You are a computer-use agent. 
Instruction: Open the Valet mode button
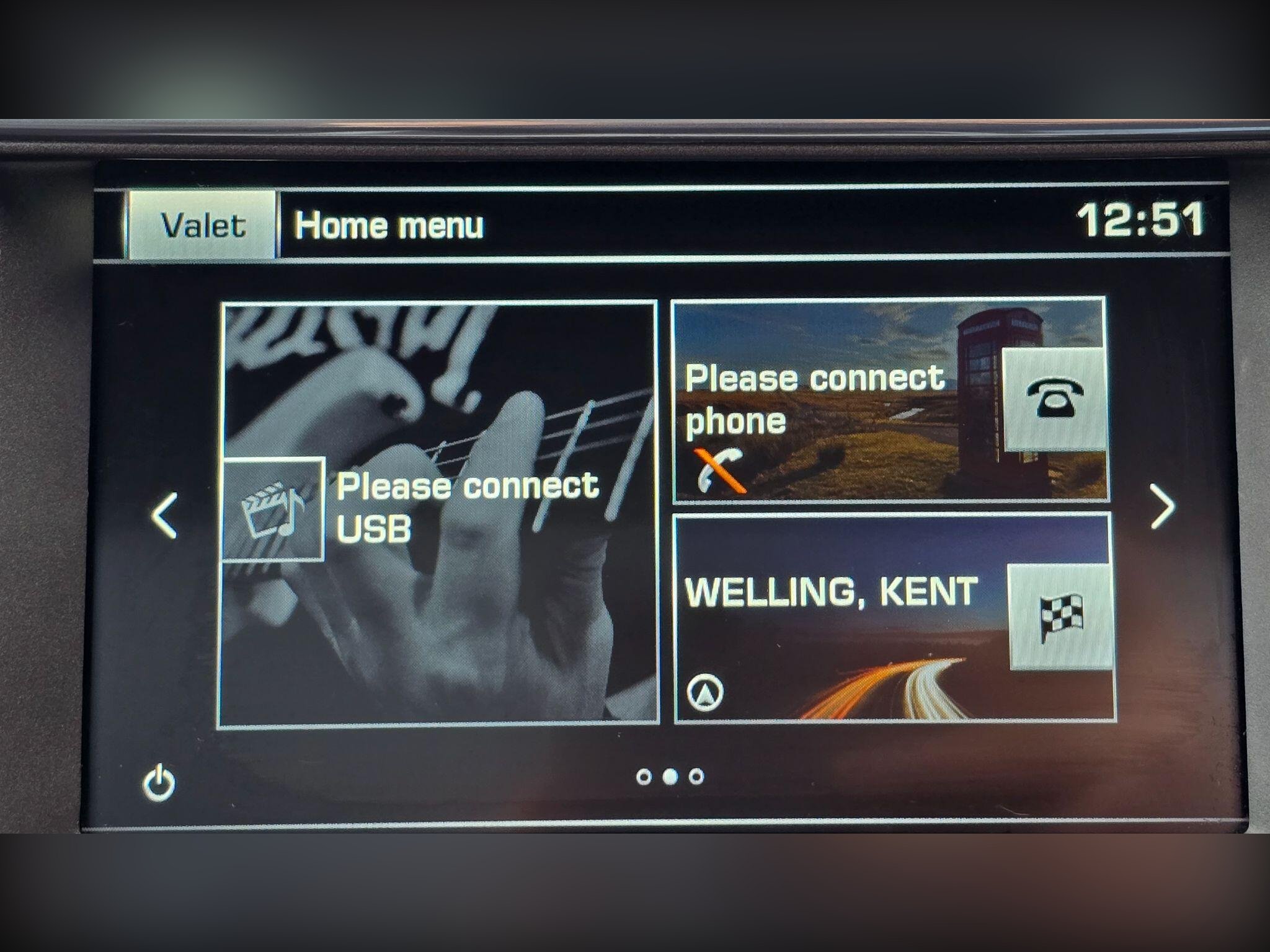click(202, 224)
